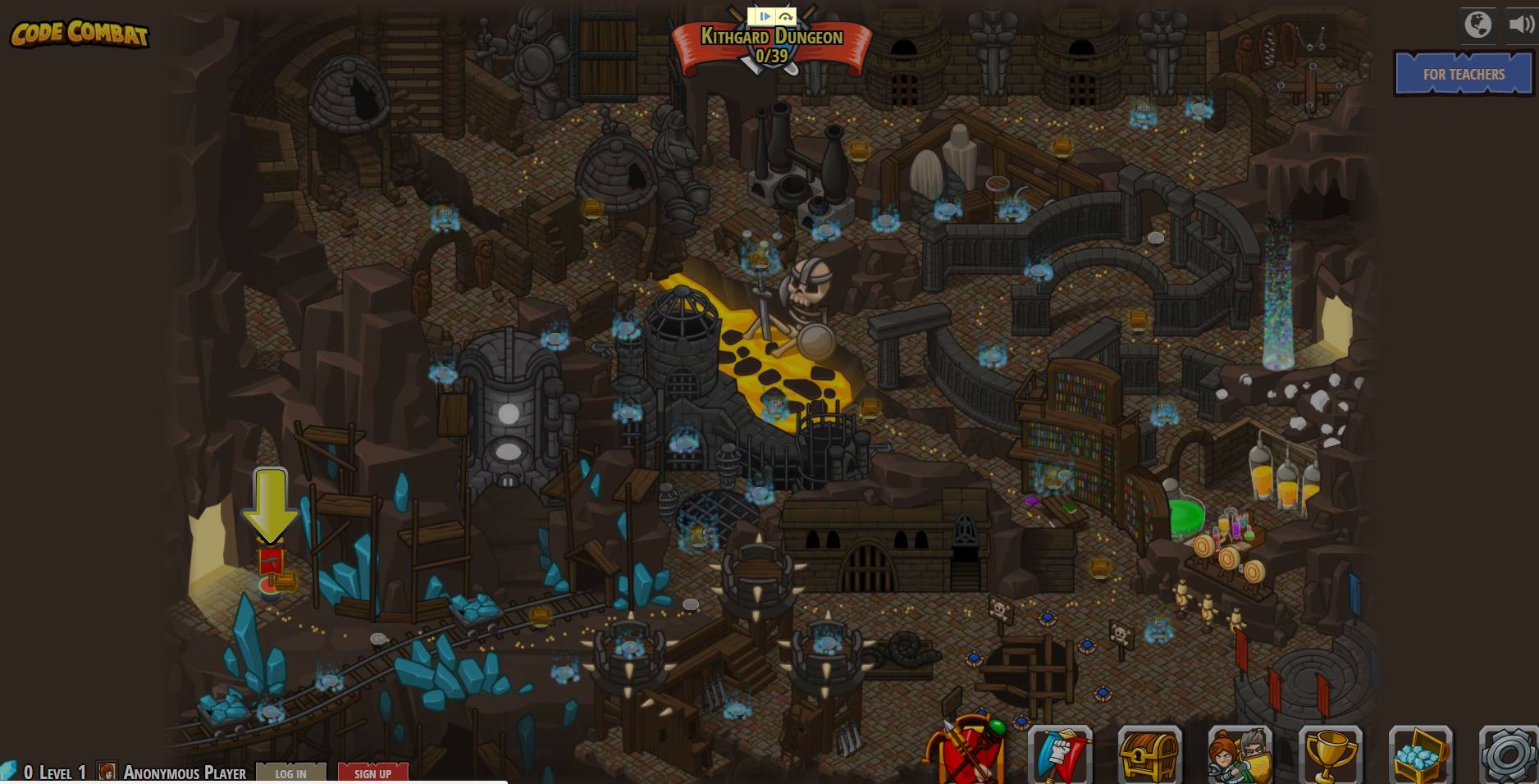Open the gem chest shop

pos(1420,754)
